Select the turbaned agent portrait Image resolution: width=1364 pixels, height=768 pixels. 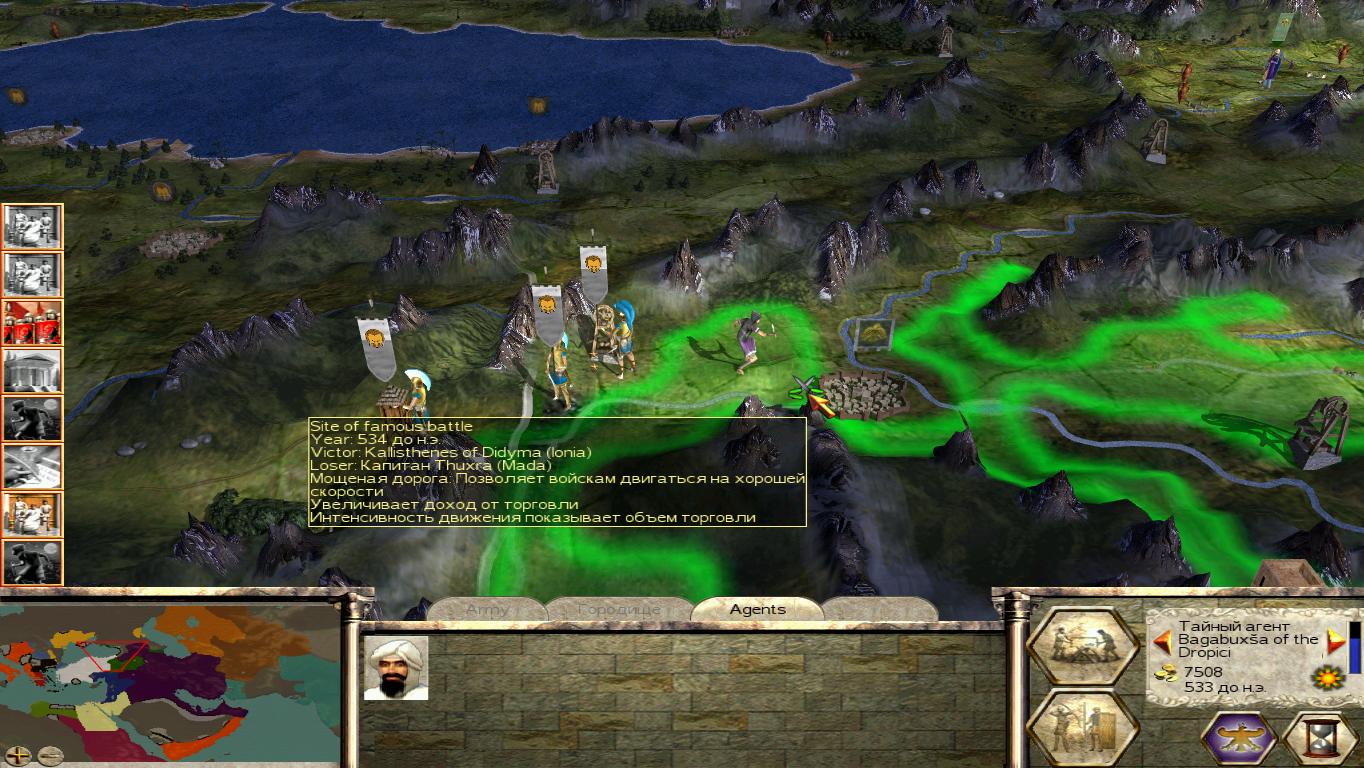396,668
